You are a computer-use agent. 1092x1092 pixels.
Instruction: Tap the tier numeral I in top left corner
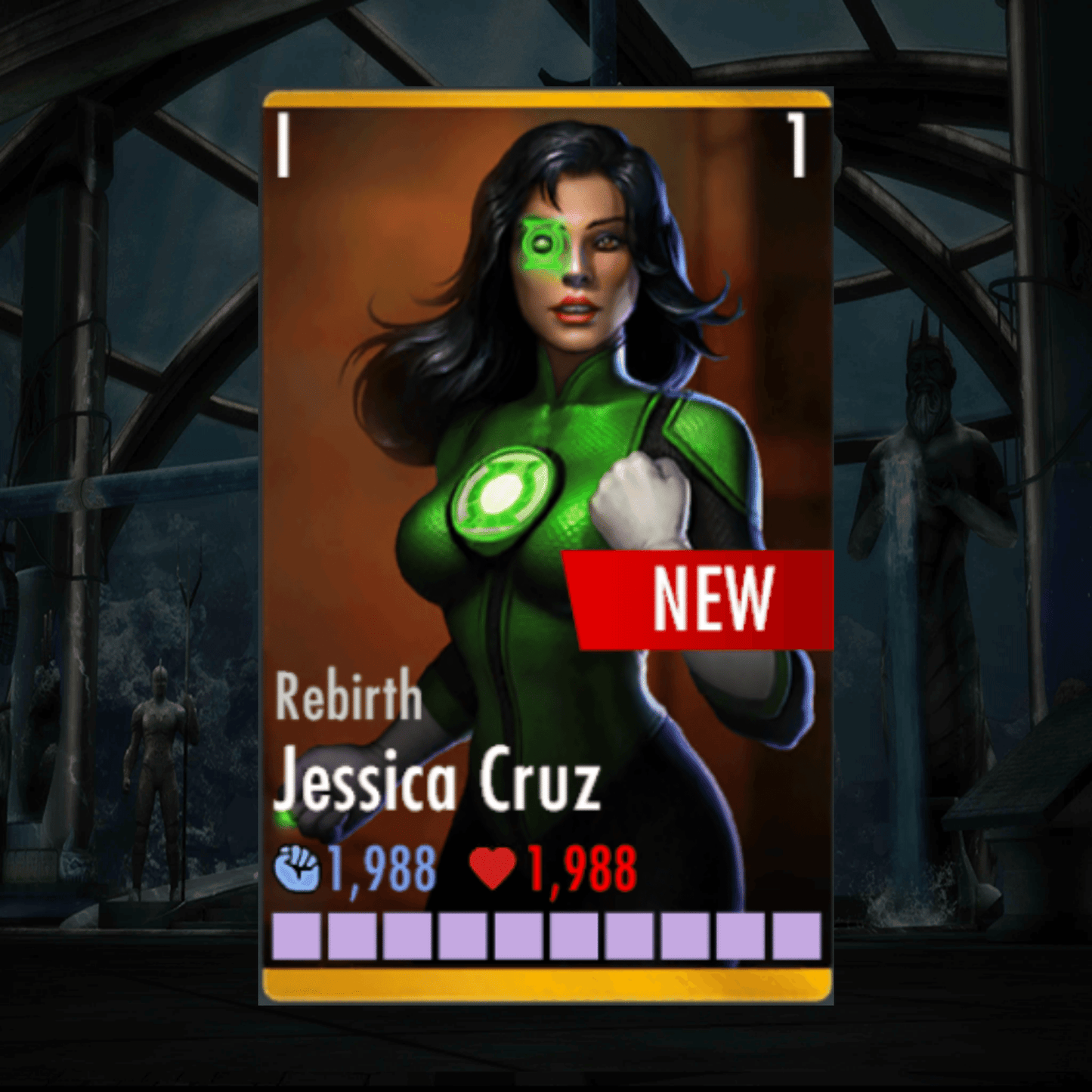283,144
